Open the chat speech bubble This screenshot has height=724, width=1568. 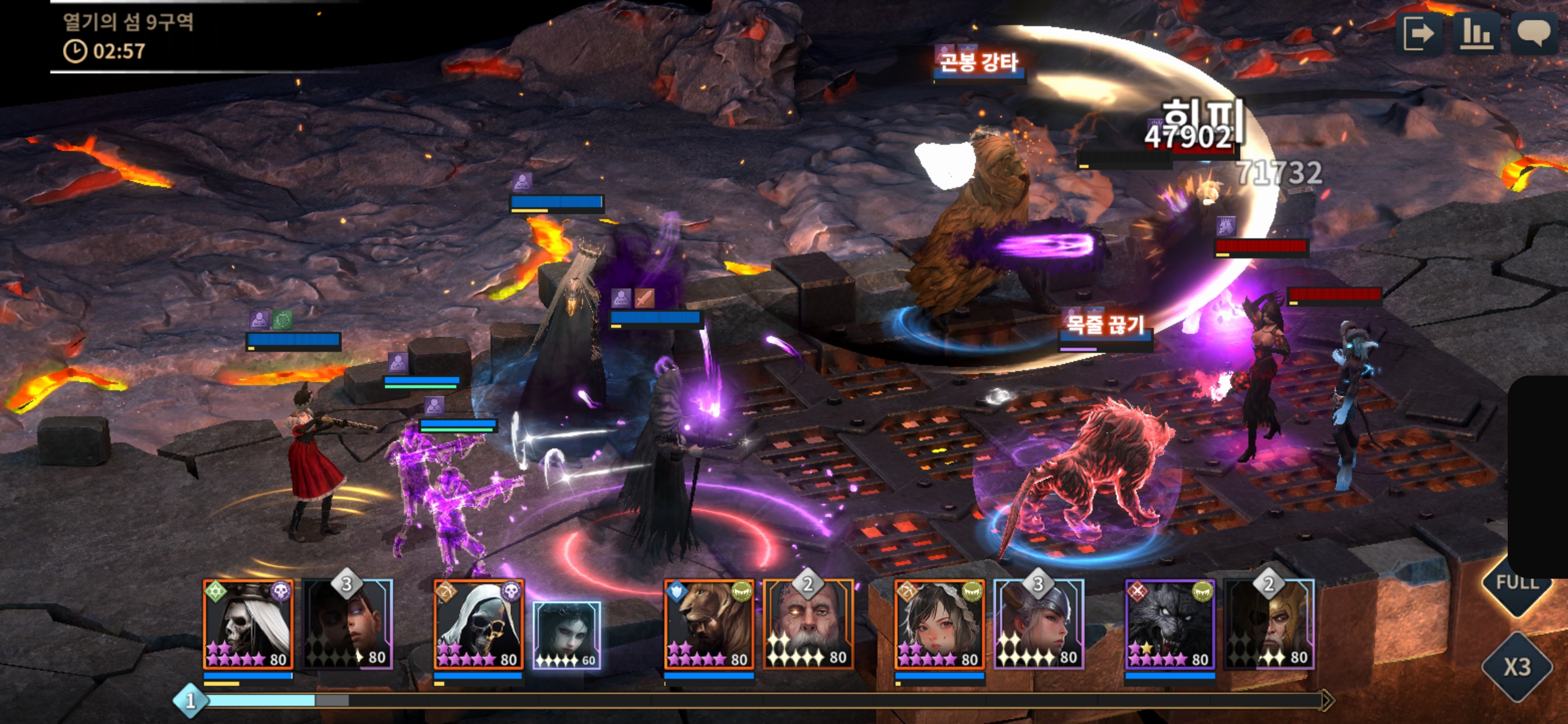click(1533, 34)
